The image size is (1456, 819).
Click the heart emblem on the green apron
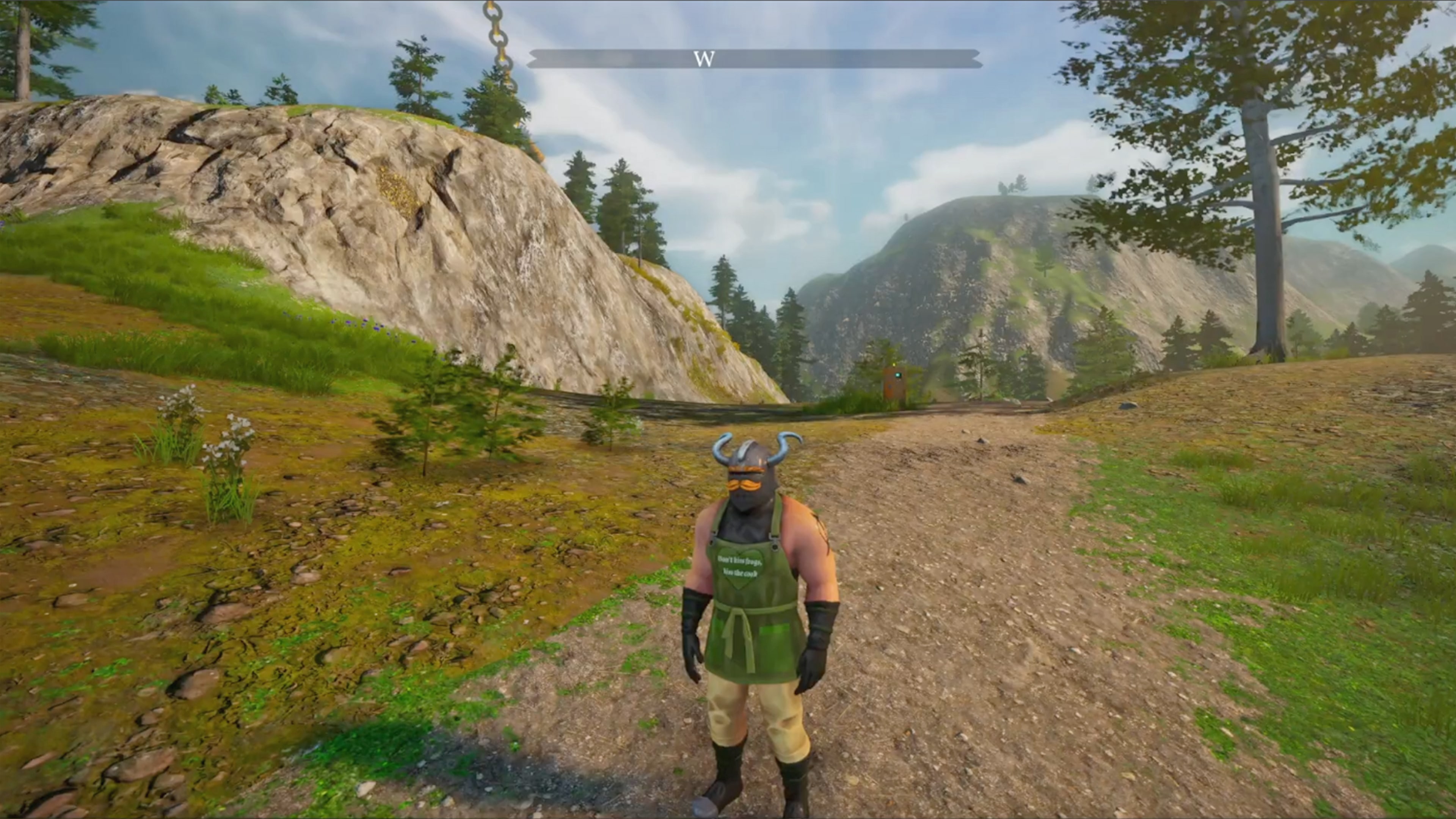tap(741, 565)
